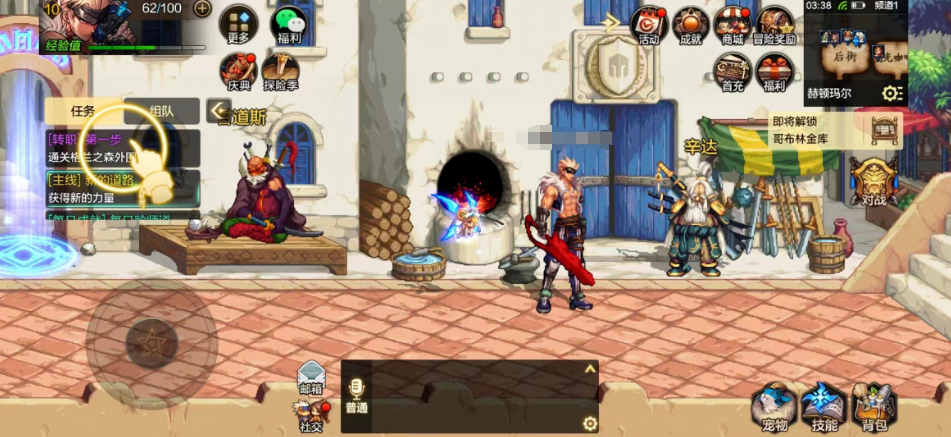The image size is (951, 437).
Task: Open the 商城 (Shop) icon
Action: (x=732, y=24)
